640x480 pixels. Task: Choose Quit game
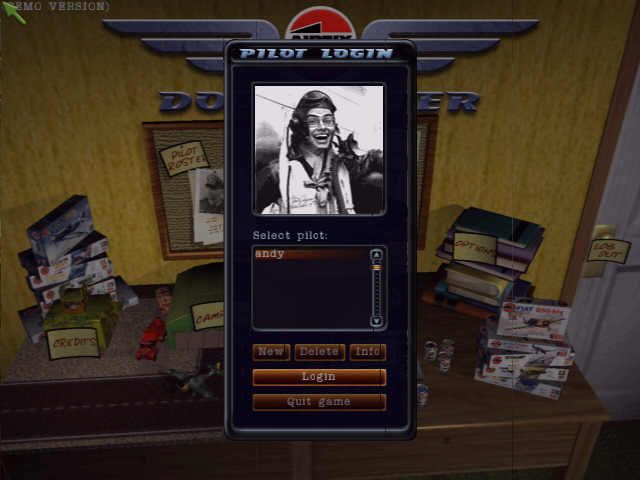tap(319, 402)
